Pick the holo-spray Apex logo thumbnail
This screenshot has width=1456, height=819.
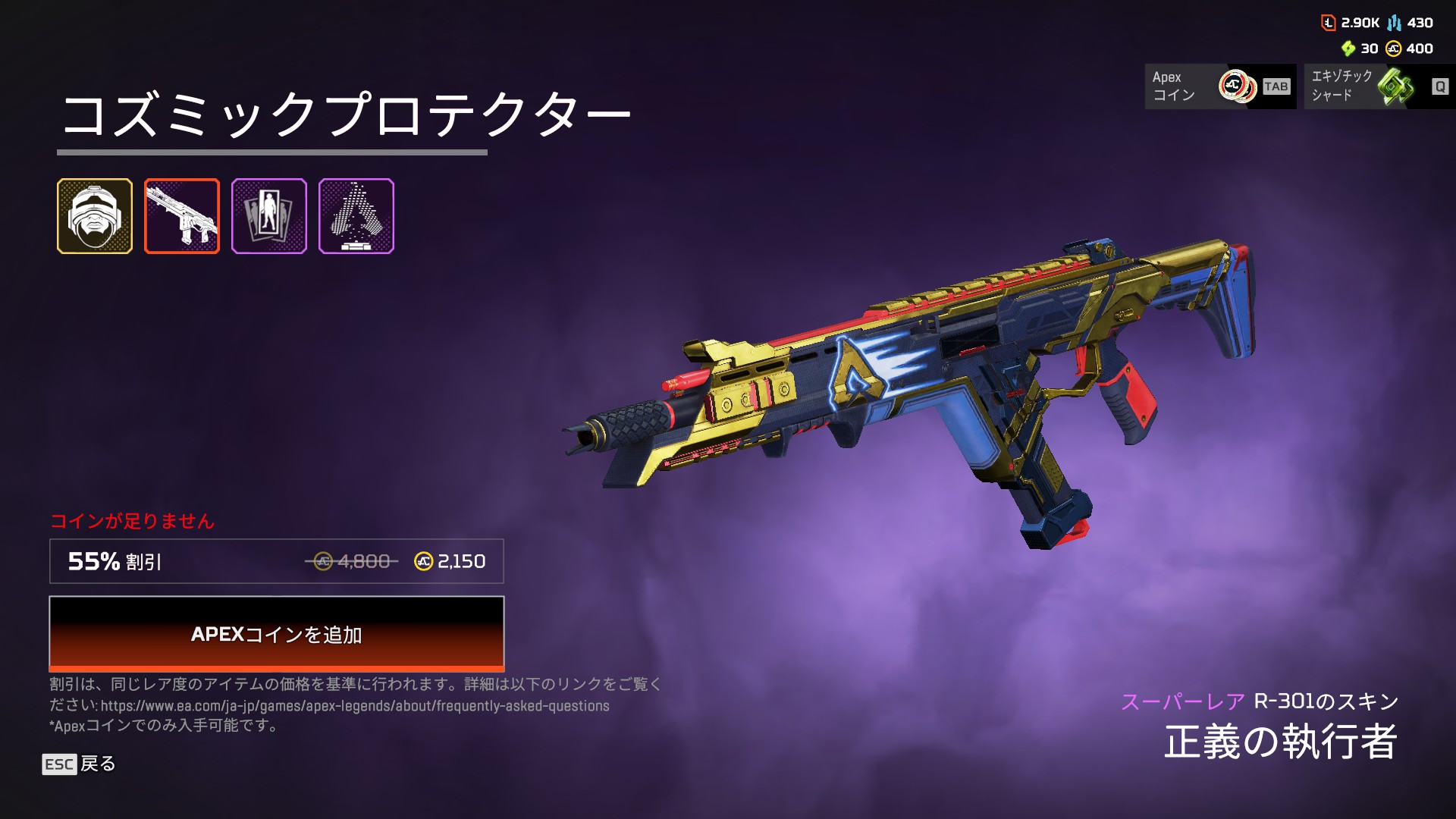click(356, 216)
